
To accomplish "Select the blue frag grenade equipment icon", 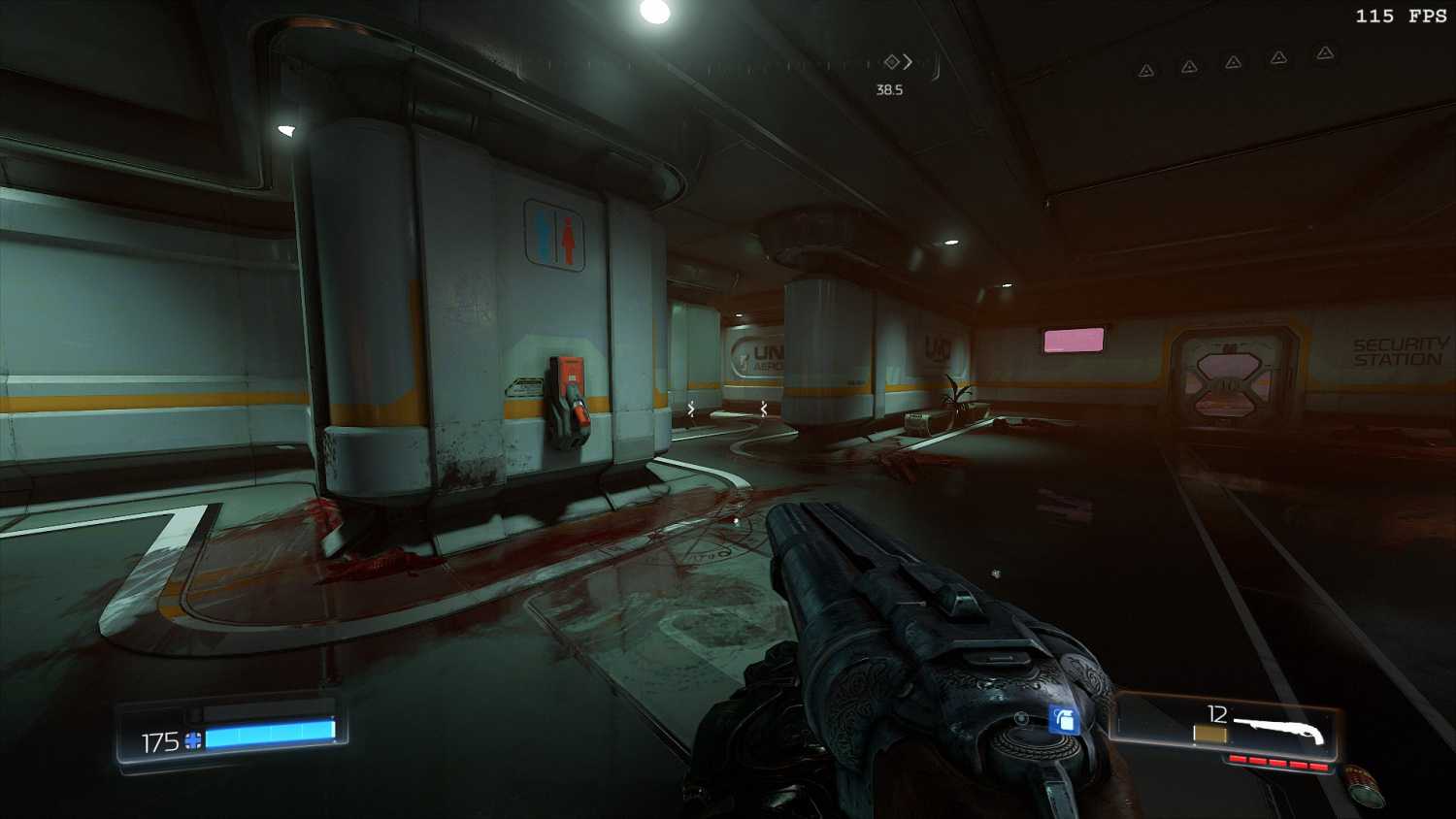I will pyautogui.click(x=1064, y=719).
